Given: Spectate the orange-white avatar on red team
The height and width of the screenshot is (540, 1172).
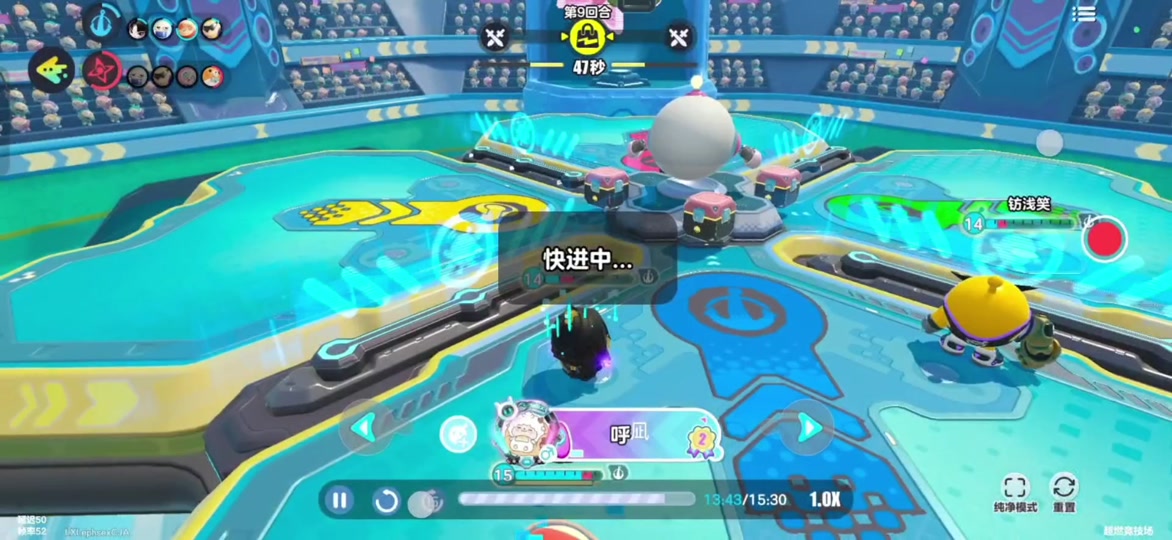Looking at the screenshot, I should point(211,77).
